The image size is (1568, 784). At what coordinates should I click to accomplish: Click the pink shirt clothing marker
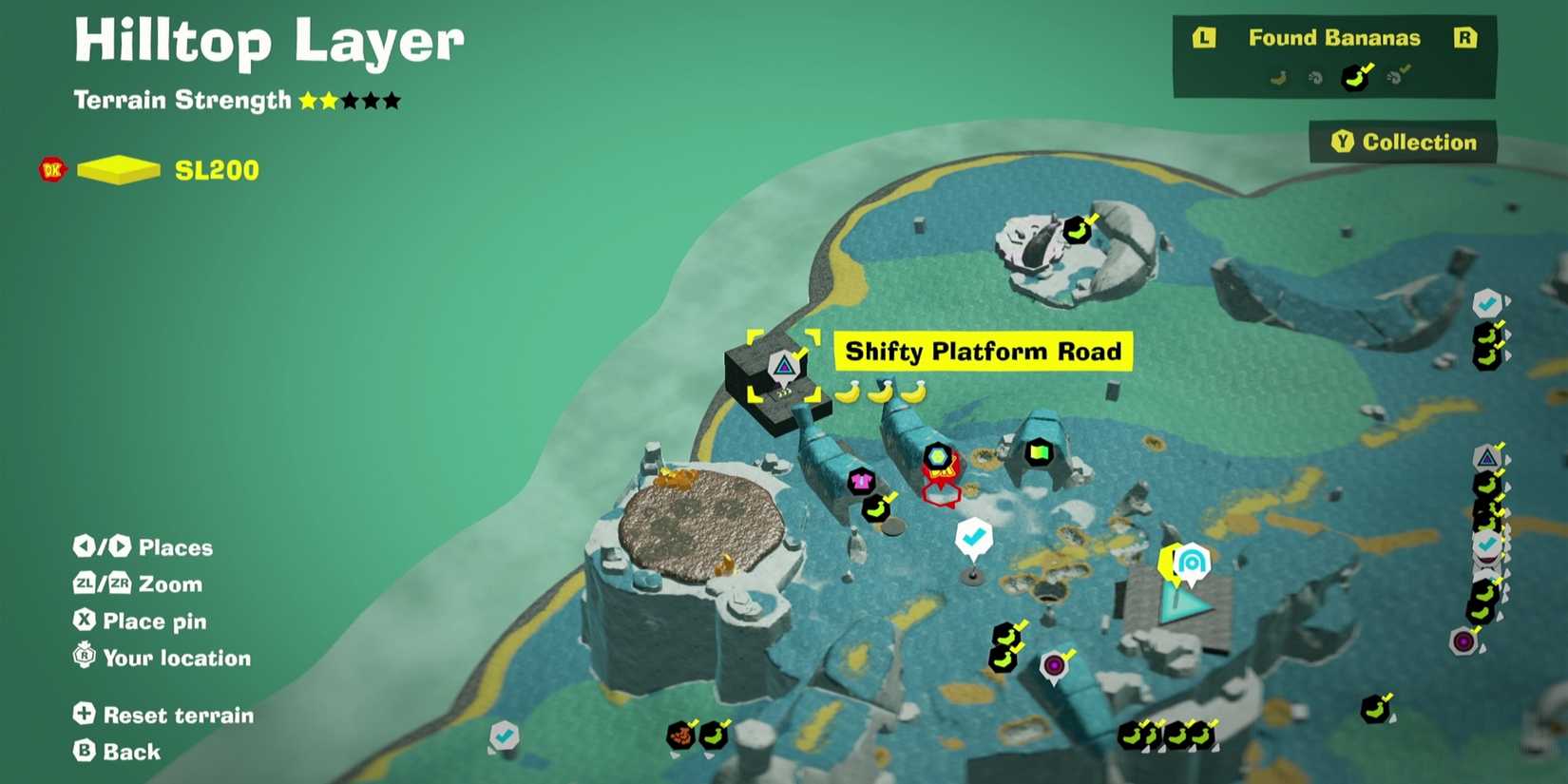coord(862,480)
